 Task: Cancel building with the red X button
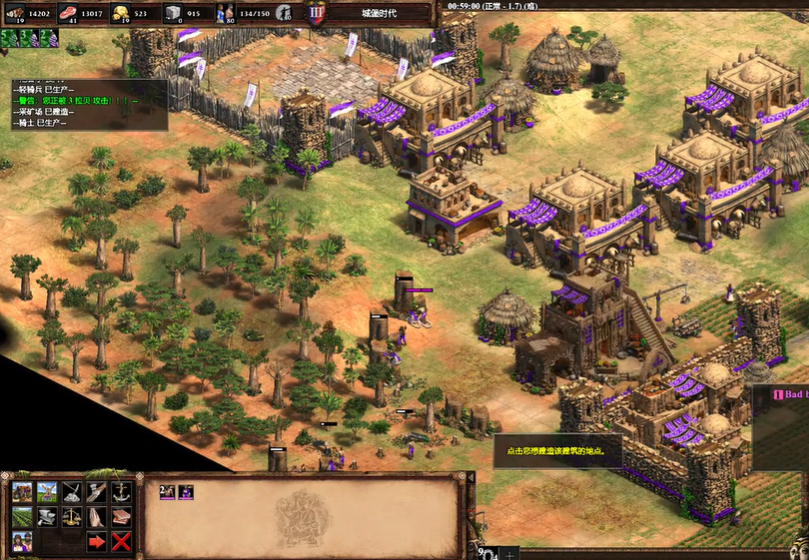click(x=122, y=542)
